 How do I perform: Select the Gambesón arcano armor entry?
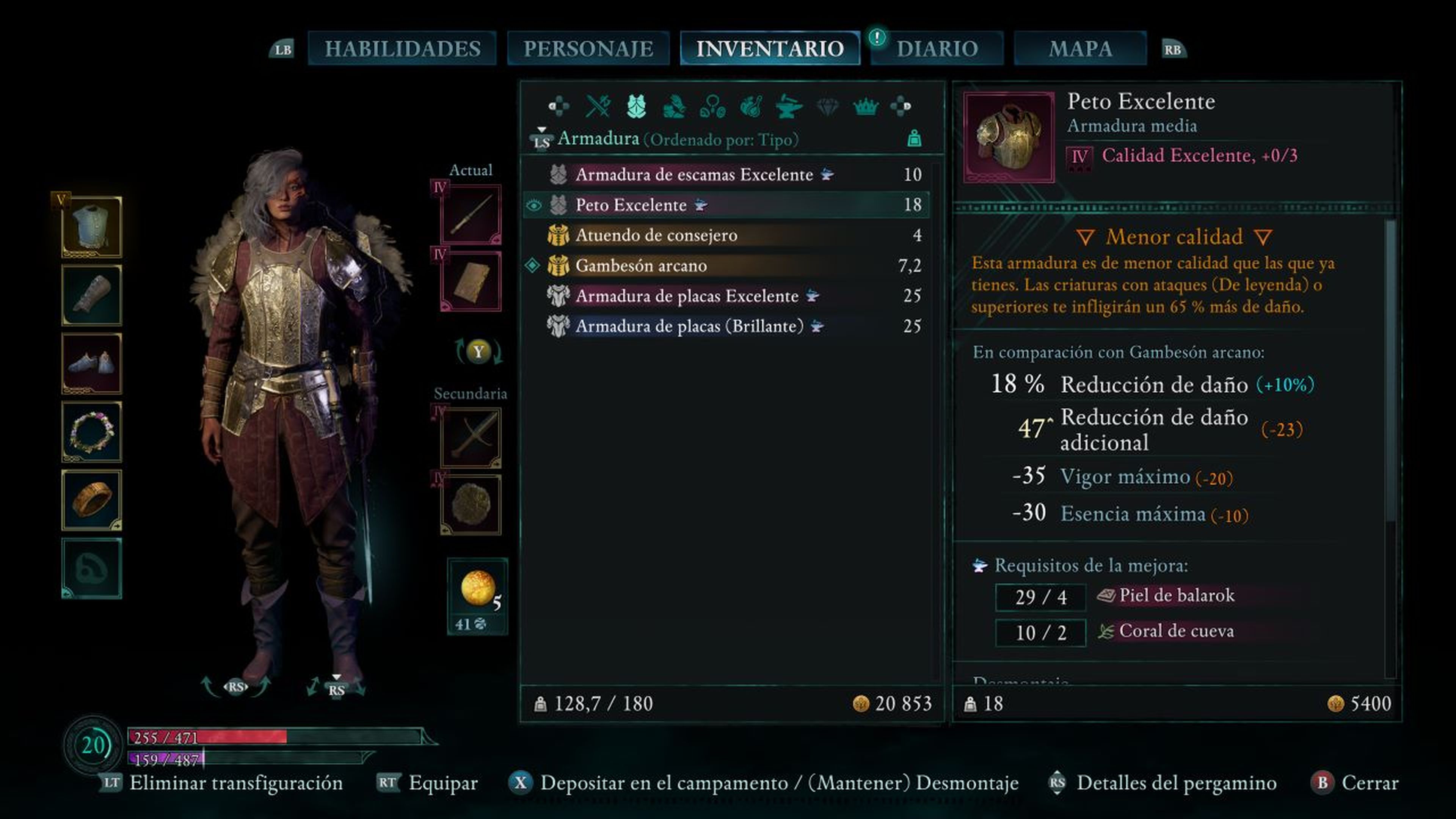point(641,266)
